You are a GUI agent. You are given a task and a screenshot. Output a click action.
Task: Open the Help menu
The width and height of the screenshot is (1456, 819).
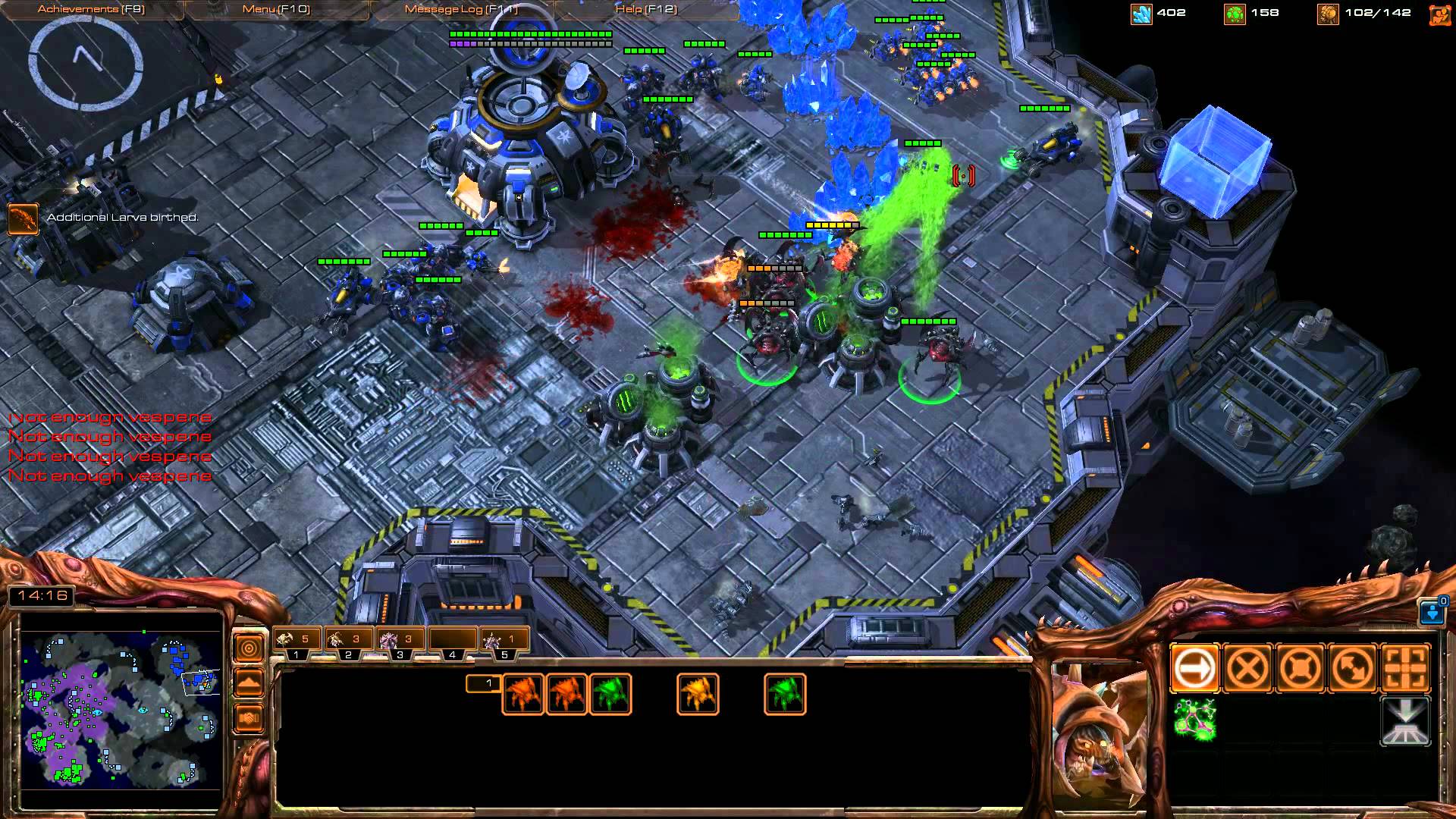(x=646, y=9)
